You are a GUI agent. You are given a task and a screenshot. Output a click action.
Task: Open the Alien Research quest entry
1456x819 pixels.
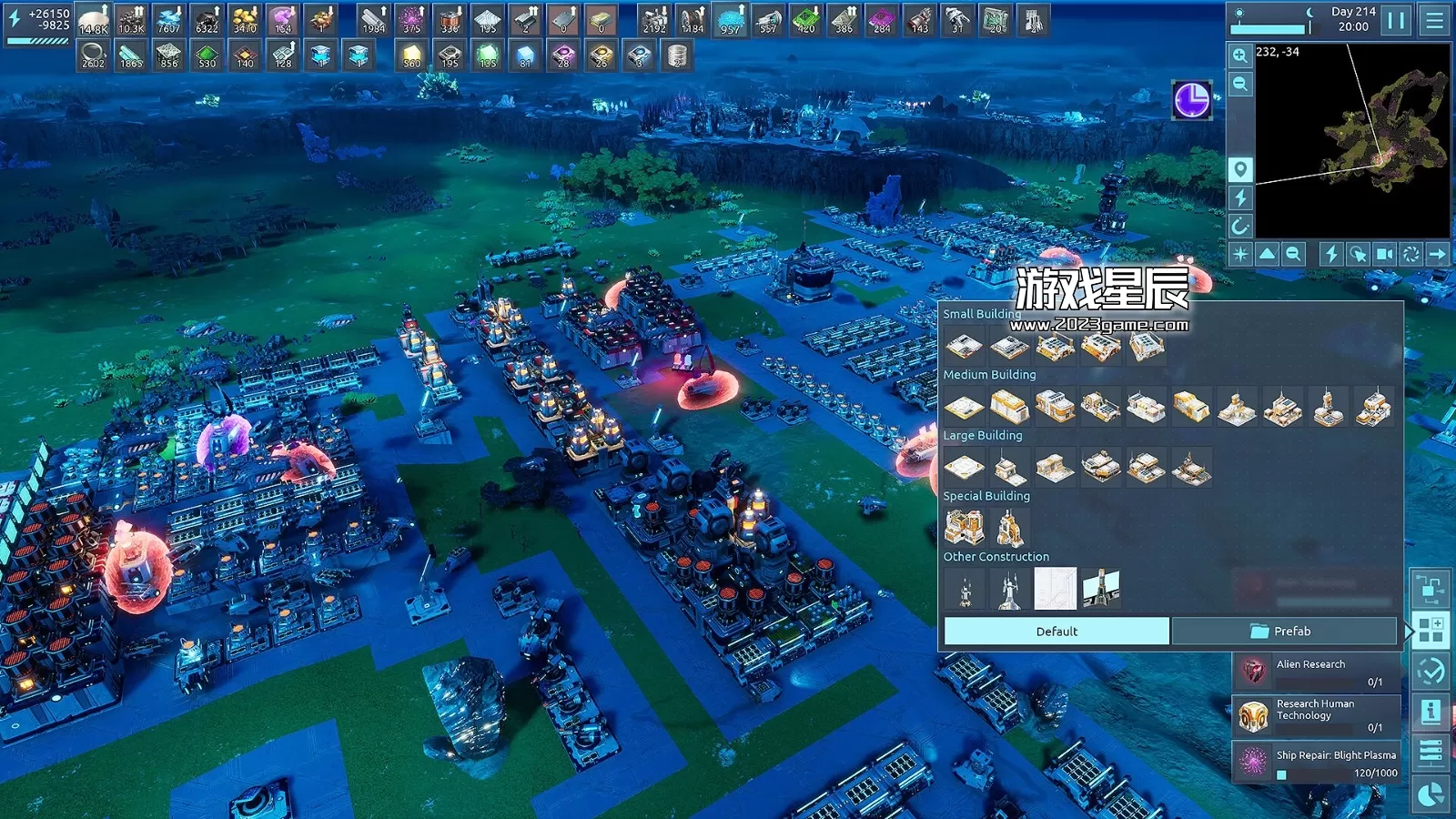1310,671
